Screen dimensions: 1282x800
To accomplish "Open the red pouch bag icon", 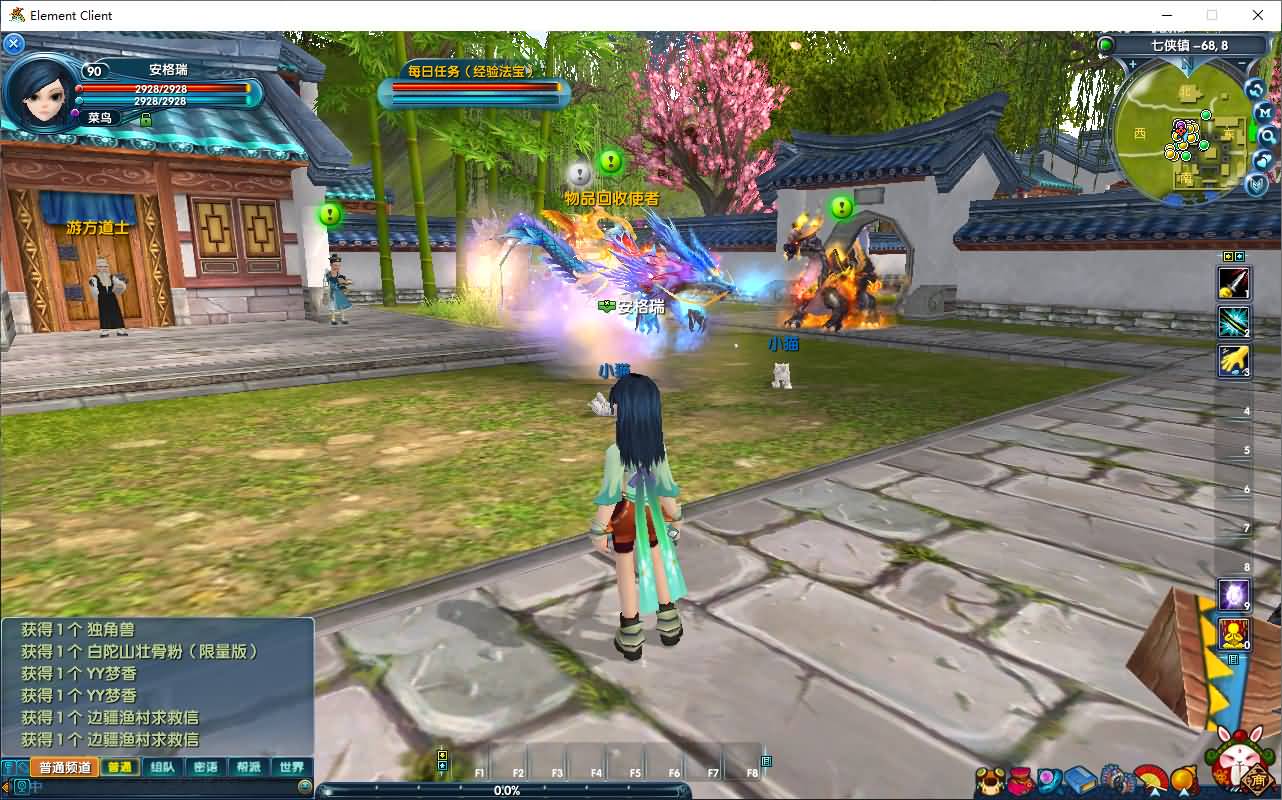I will (x=1021, y=779).
